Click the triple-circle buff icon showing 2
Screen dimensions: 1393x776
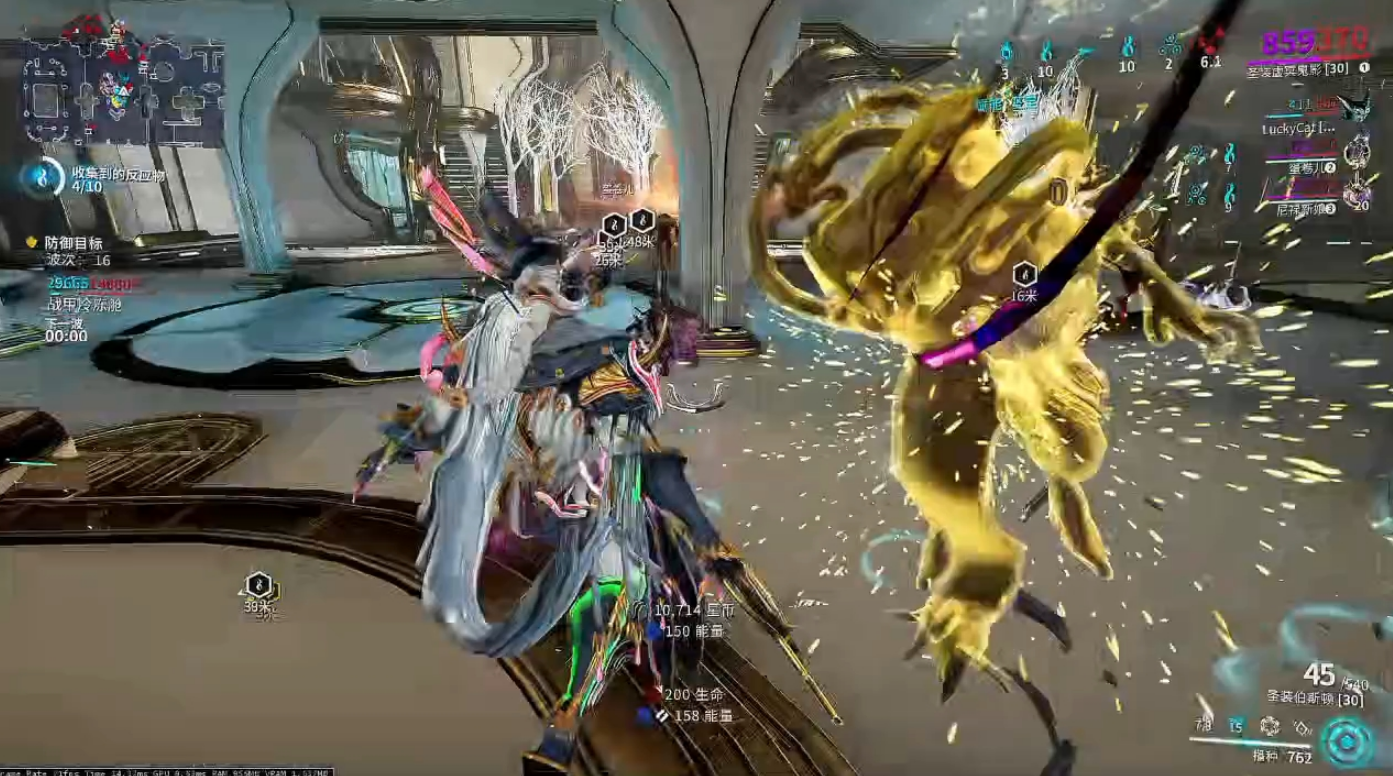(1169, 45)
